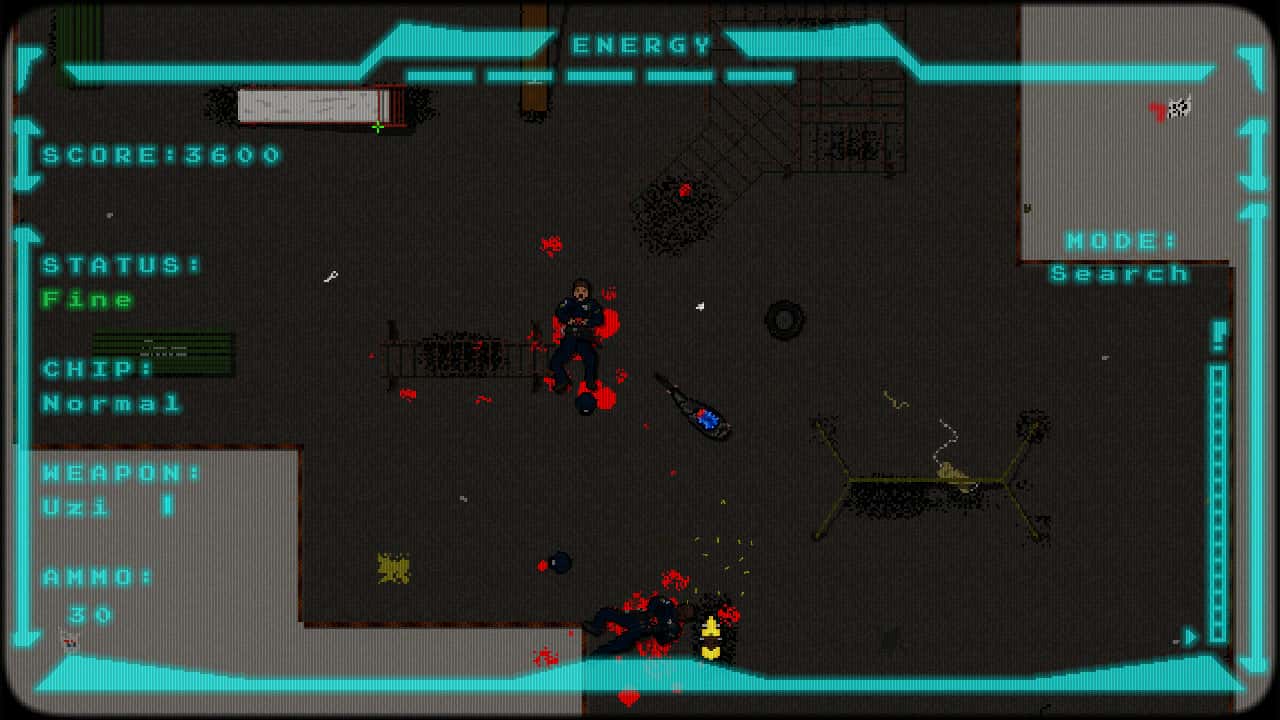This screenshot has height=720, width=1280.
Task: Click the dark tire lying on the floor
Action: (x=783, y=320)
